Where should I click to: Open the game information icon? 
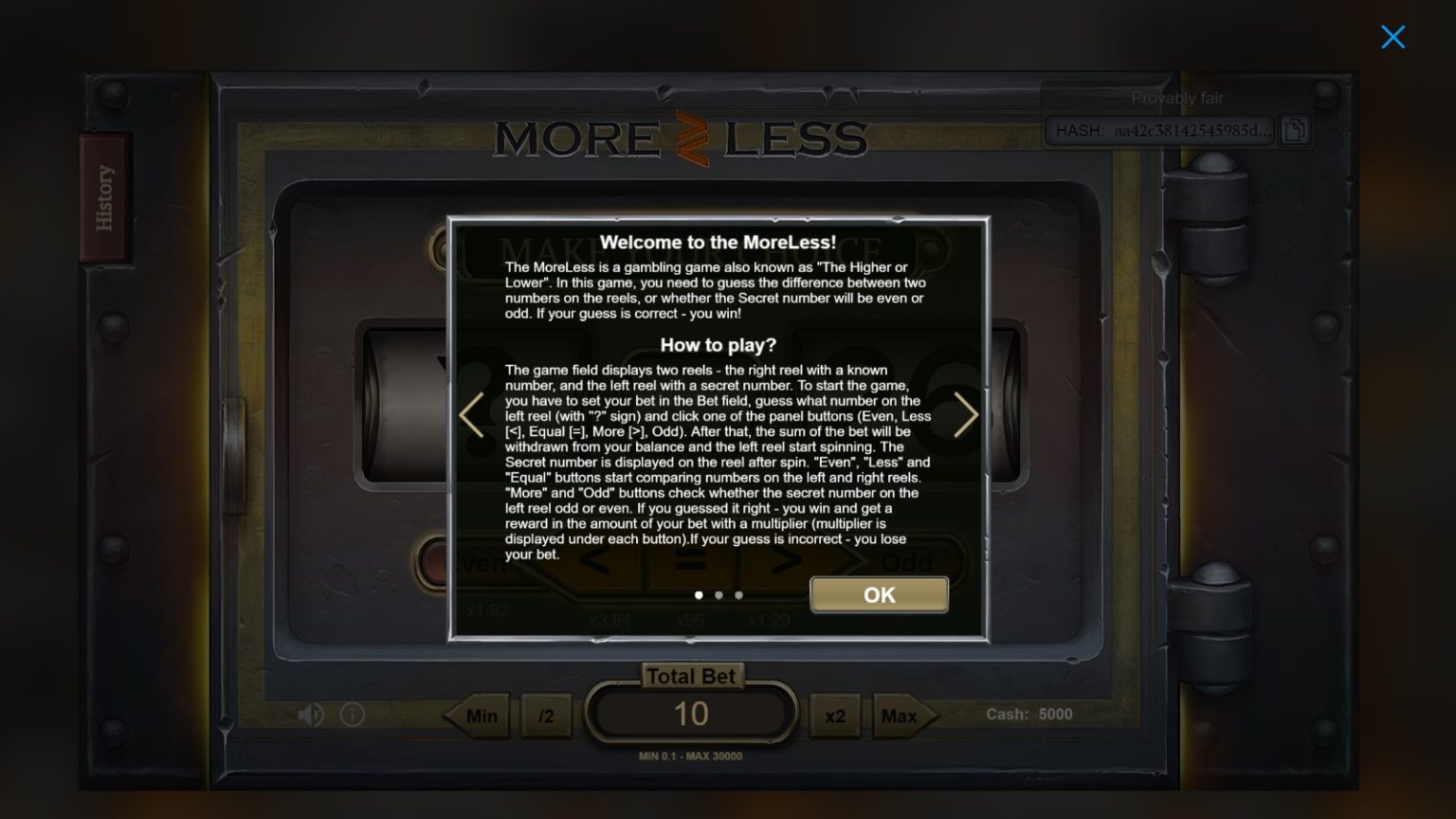click(351, 715)
